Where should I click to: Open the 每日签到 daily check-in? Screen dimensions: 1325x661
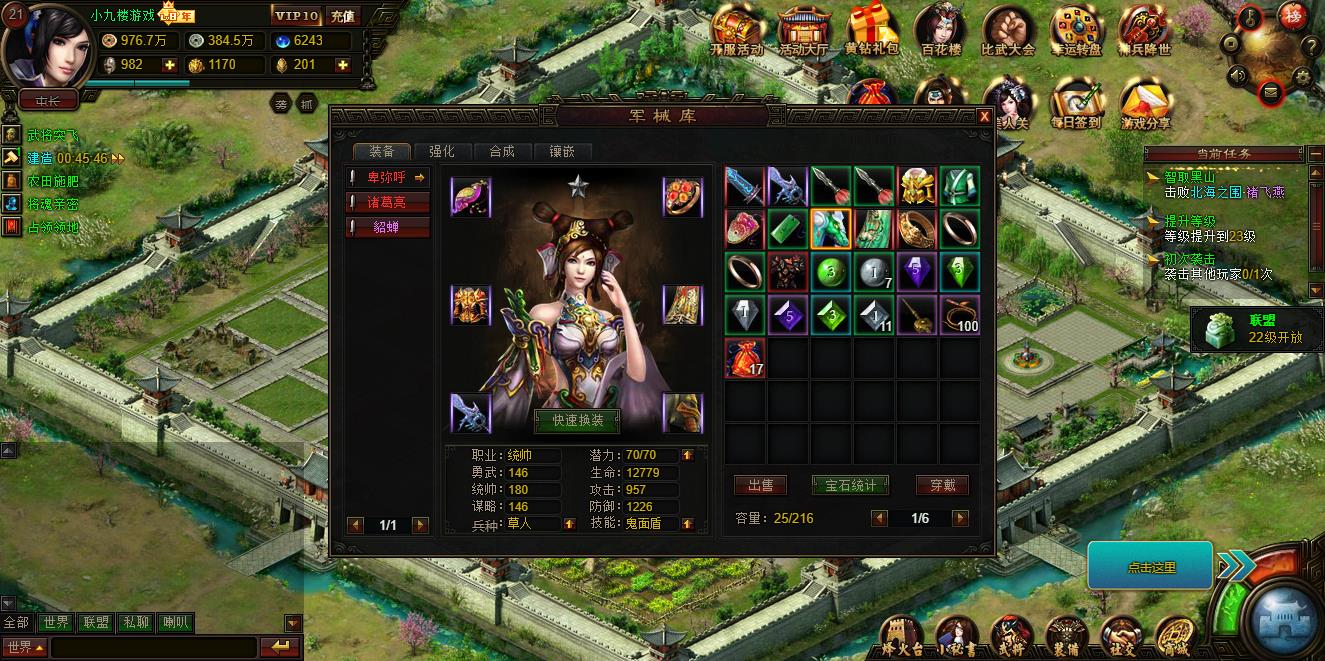point(1076,104)
